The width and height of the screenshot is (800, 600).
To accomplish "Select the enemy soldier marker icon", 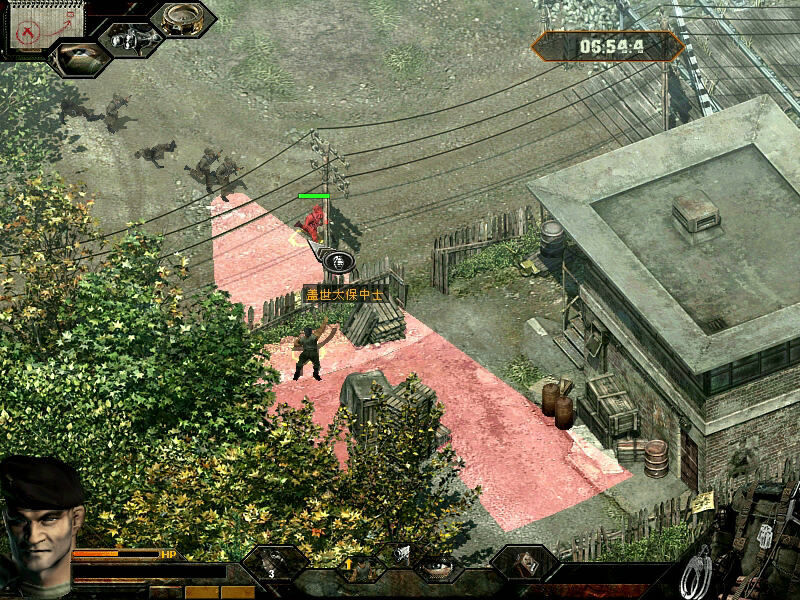I will click(x=340, y=261).
